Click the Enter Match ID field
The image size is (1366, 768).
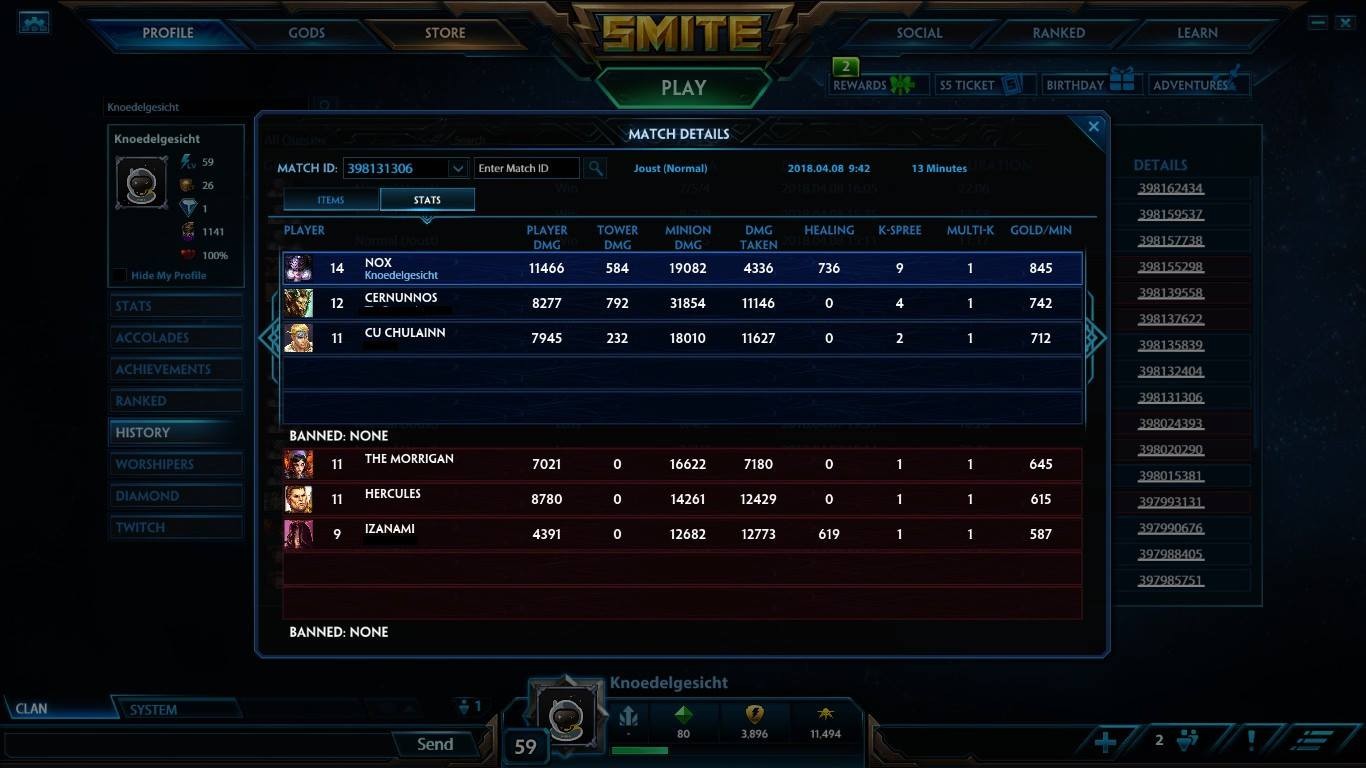click(526, 168)
